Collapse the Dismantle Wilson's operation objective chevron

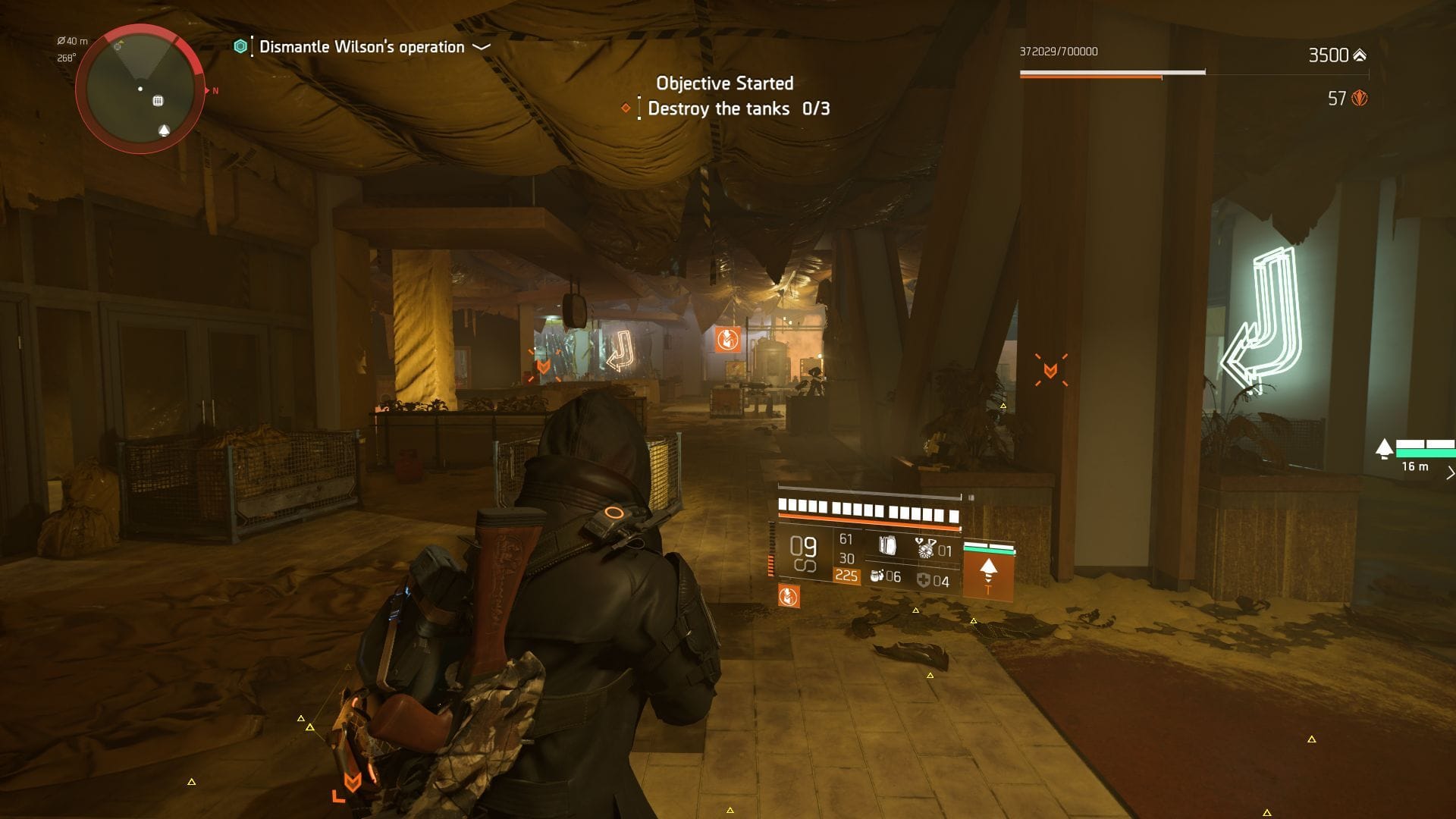point(479,47)
